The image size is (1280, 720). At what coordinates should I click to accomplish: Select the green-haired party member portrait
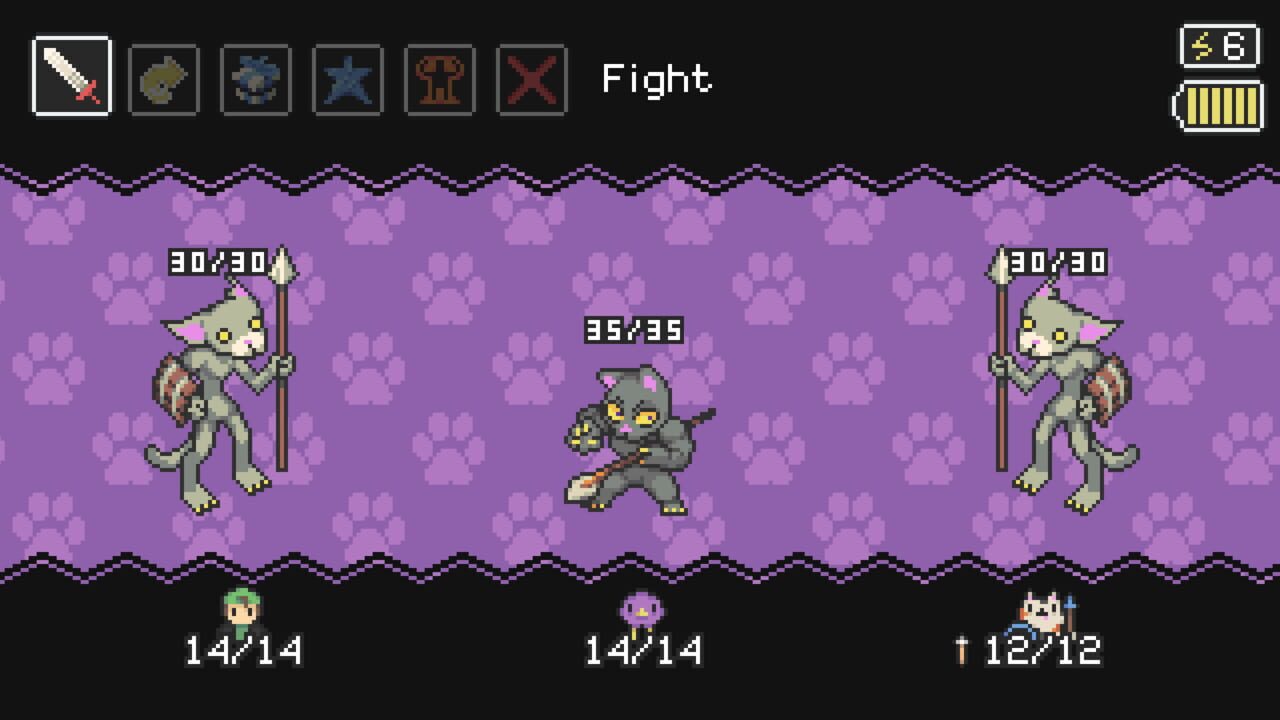click(x=240, y=608)
